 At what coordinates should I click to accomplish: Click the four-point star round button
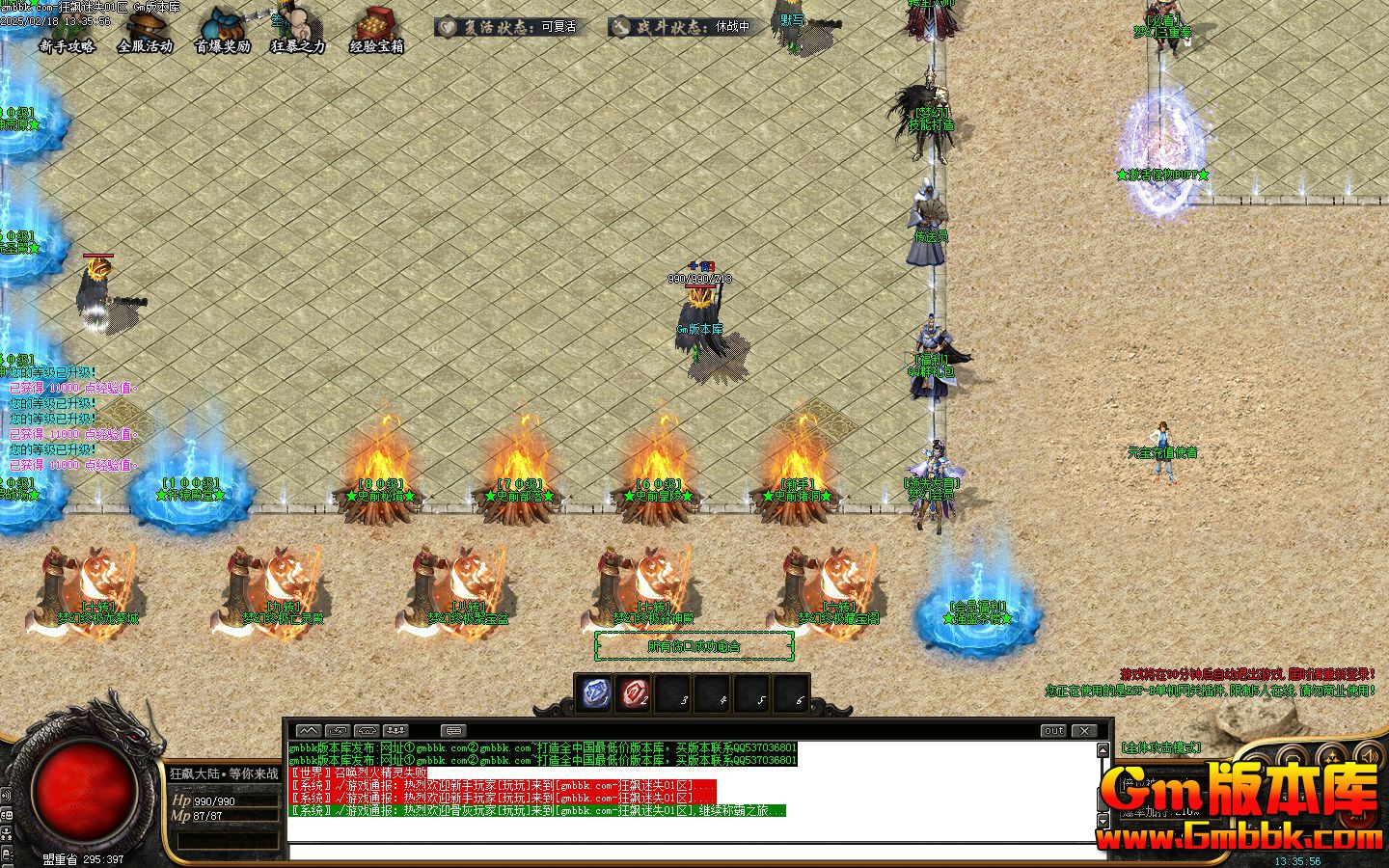click(x=1331, y=755)
